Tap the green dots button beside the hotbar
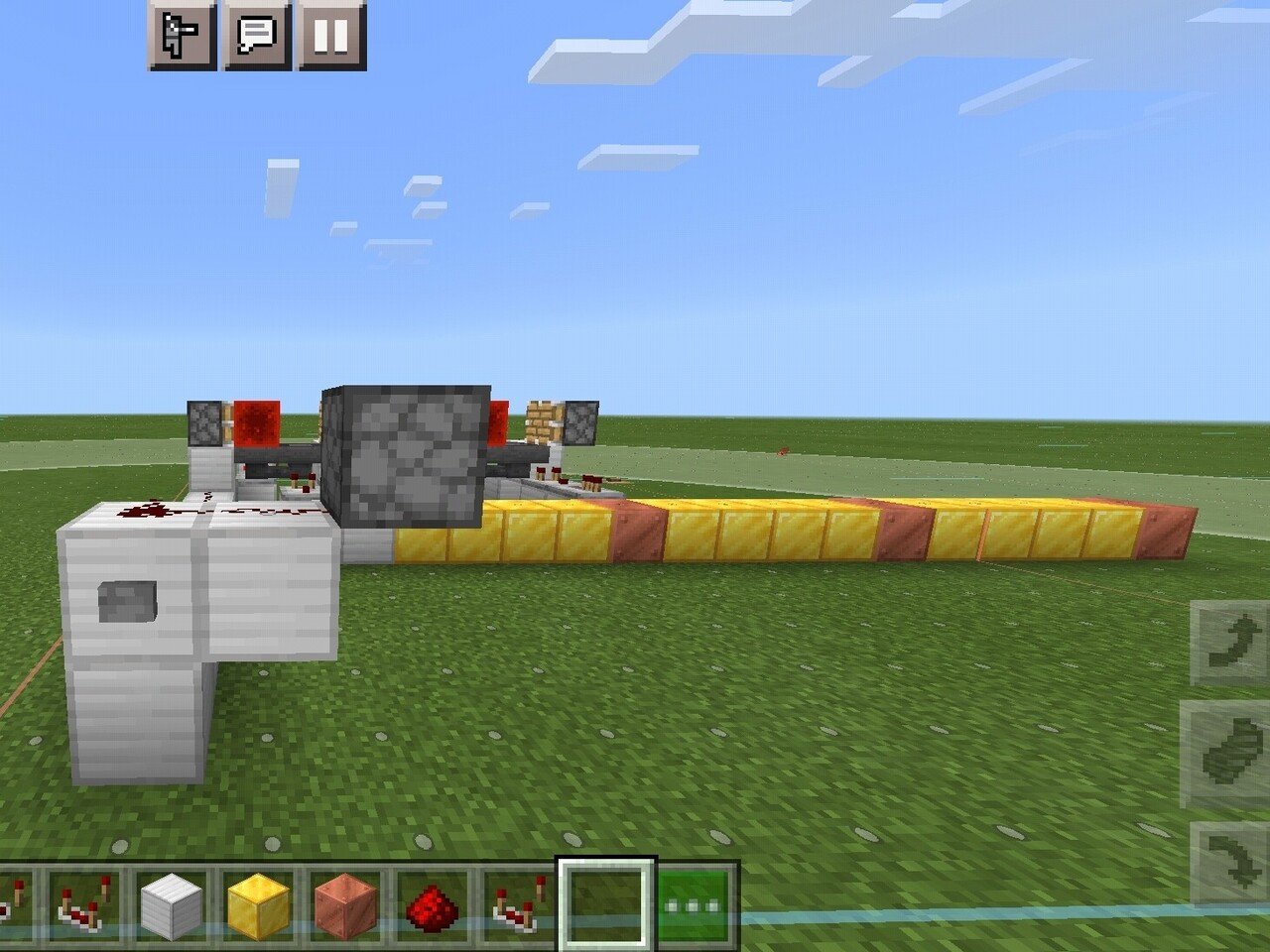Image resolution: width=1270 pixels, height=952 pixels. [695, 904]
